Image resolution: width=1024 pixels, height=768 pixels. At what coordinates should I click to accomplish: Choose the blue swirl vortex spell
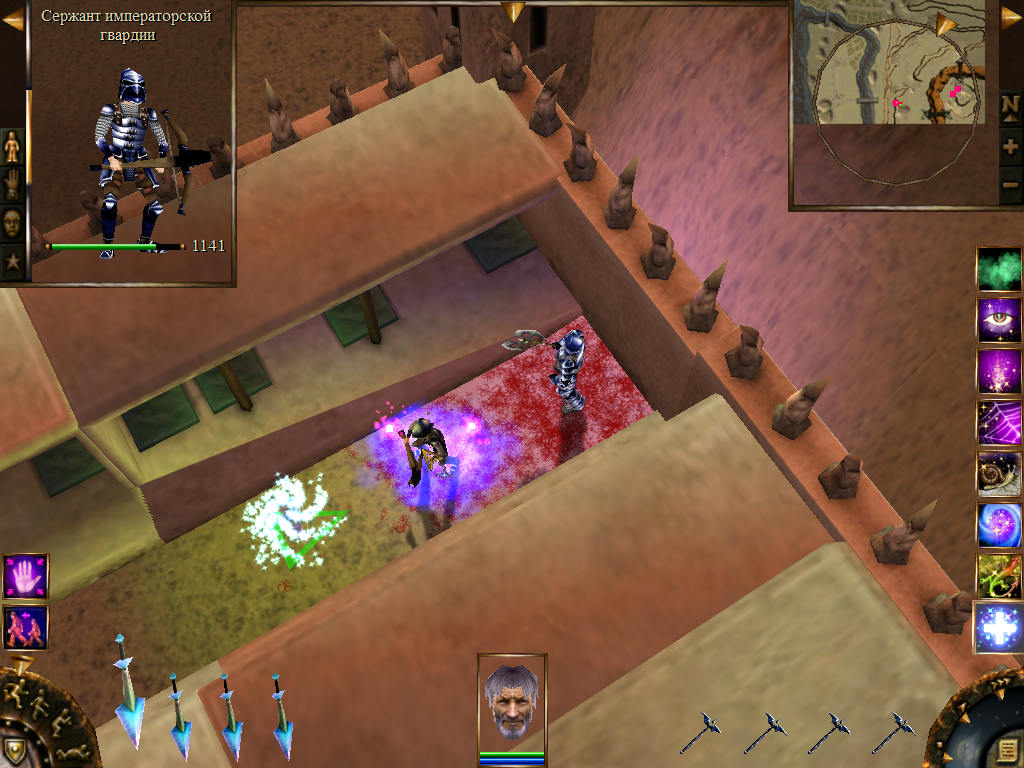[998, 524]
